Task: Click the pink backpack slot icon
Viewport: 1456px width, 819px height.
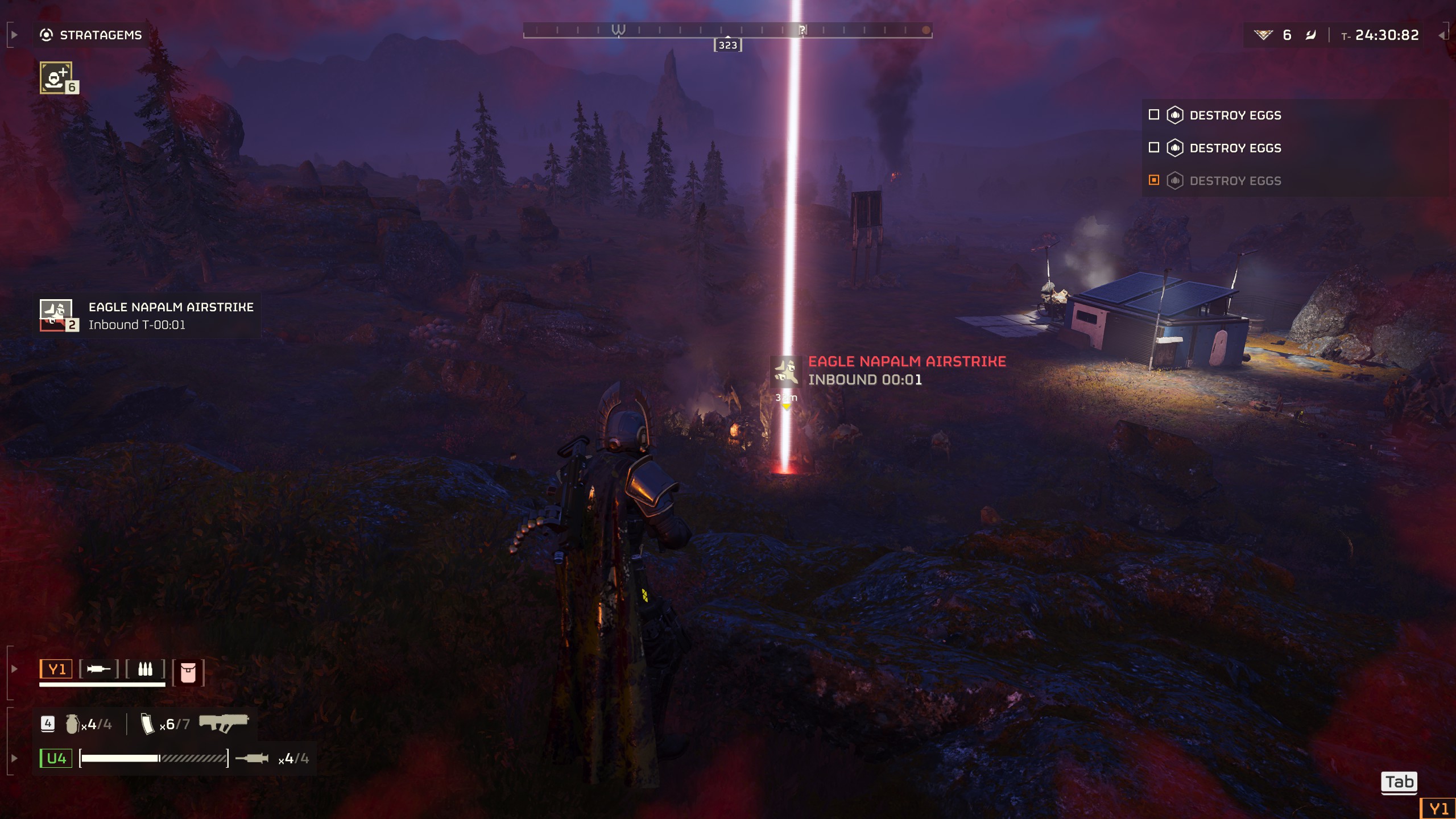Action: point(188,672)
